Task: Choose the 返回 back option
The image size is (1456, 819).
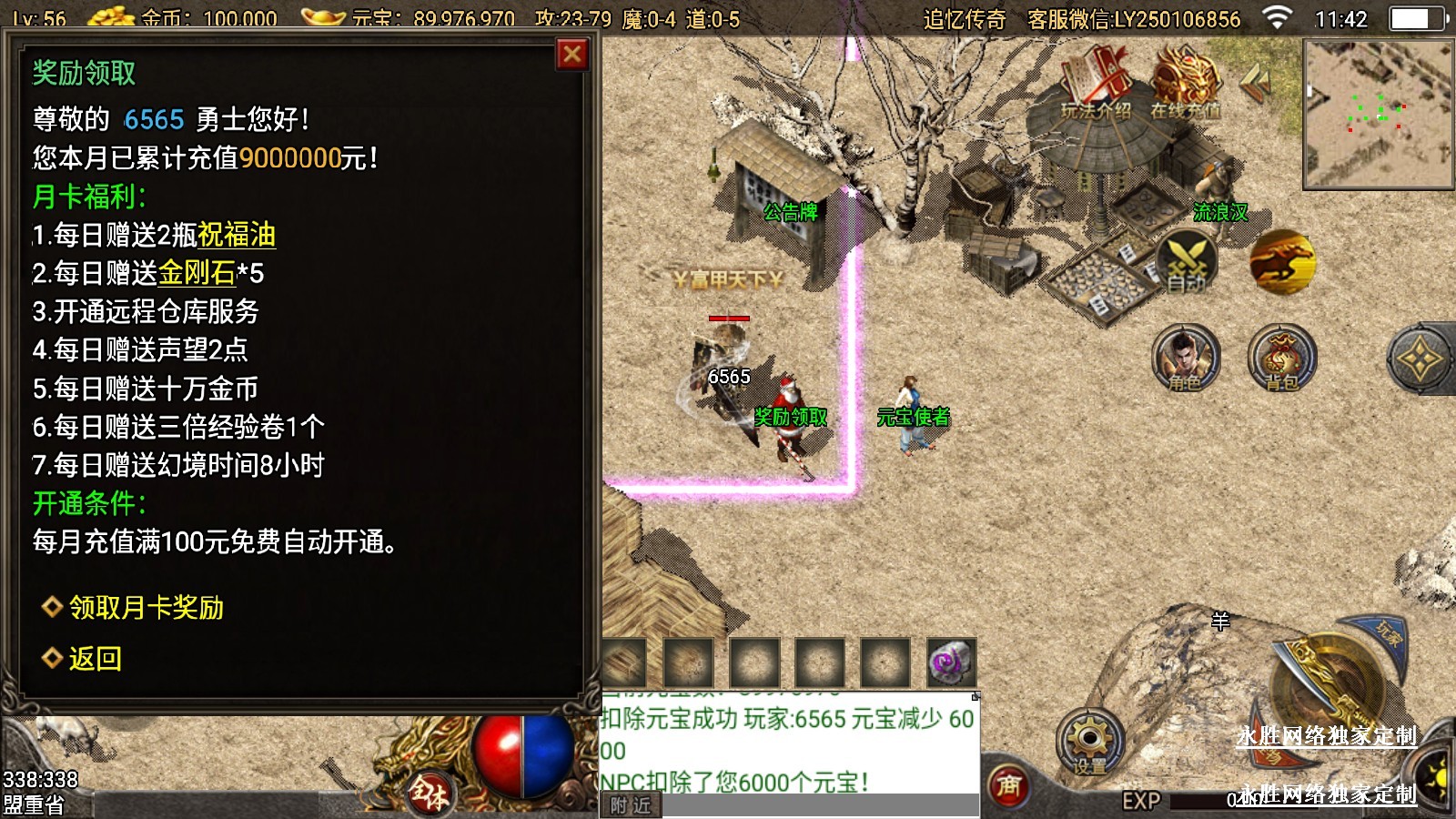Action: pyautogui.click(x=94, y=658)
